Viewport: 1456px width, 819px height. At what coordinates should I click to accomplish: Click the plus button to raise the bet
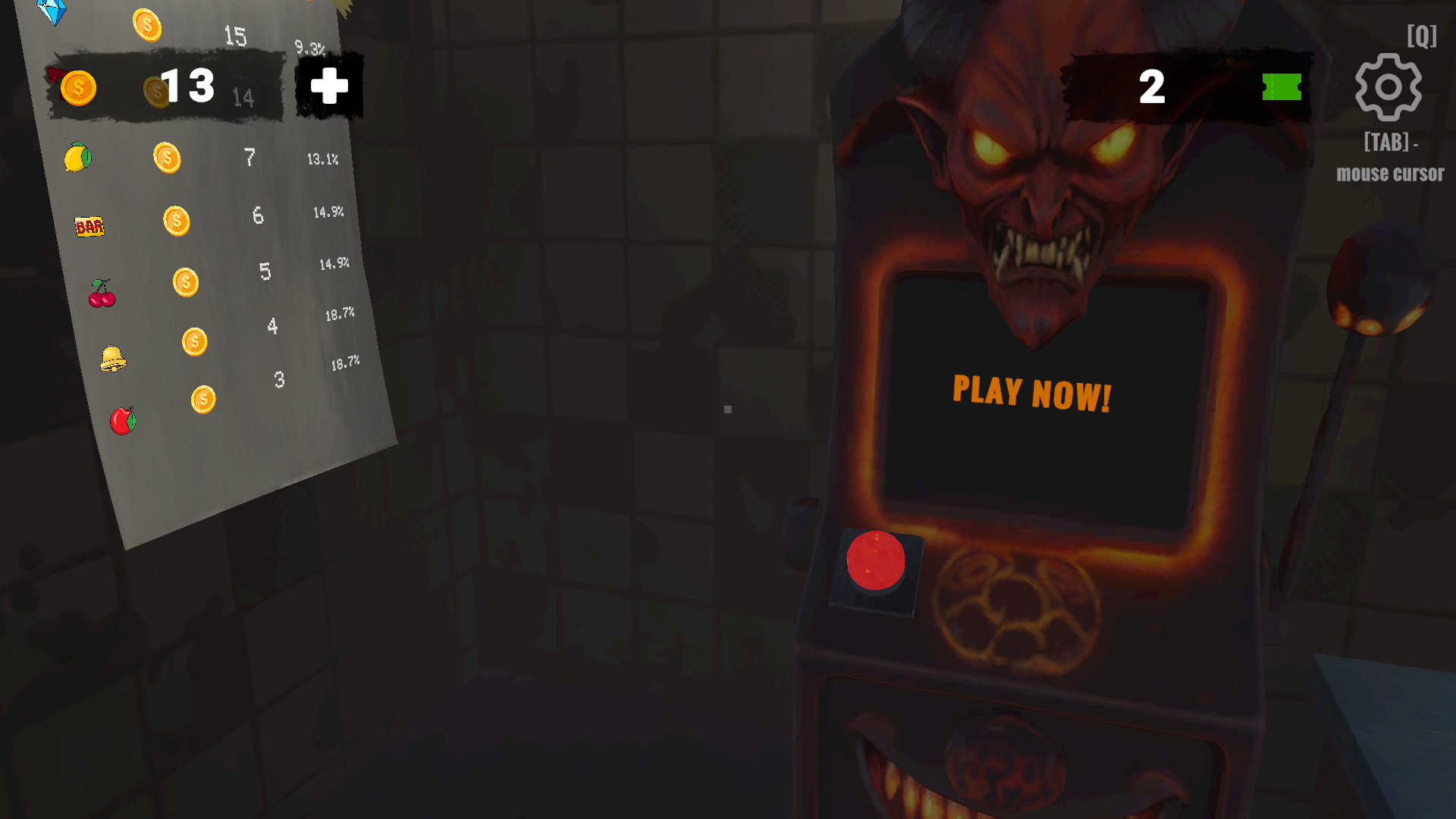pos(328,86)
